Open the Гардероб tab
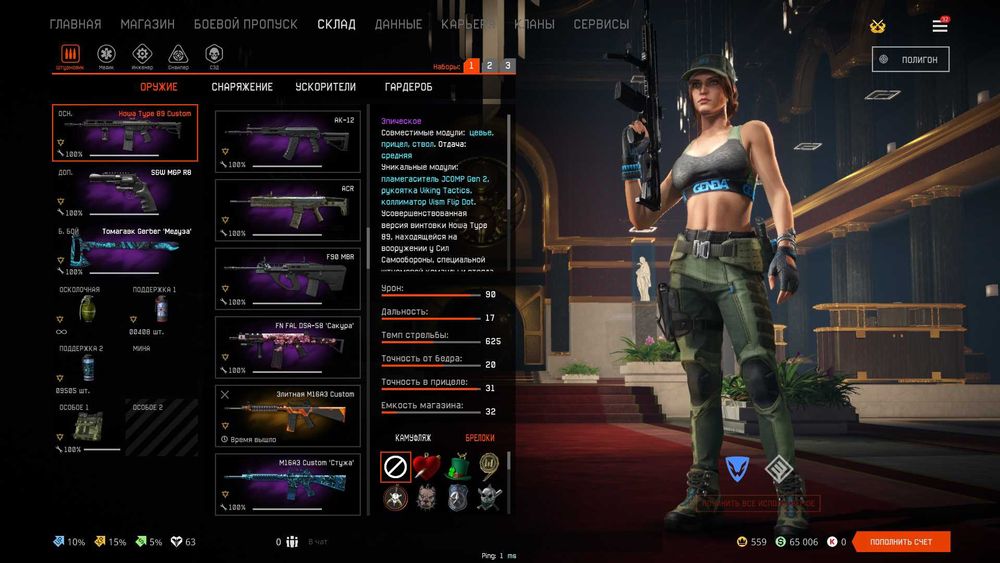The height and width of the screenshot is (563, 1000). point(408,87)
